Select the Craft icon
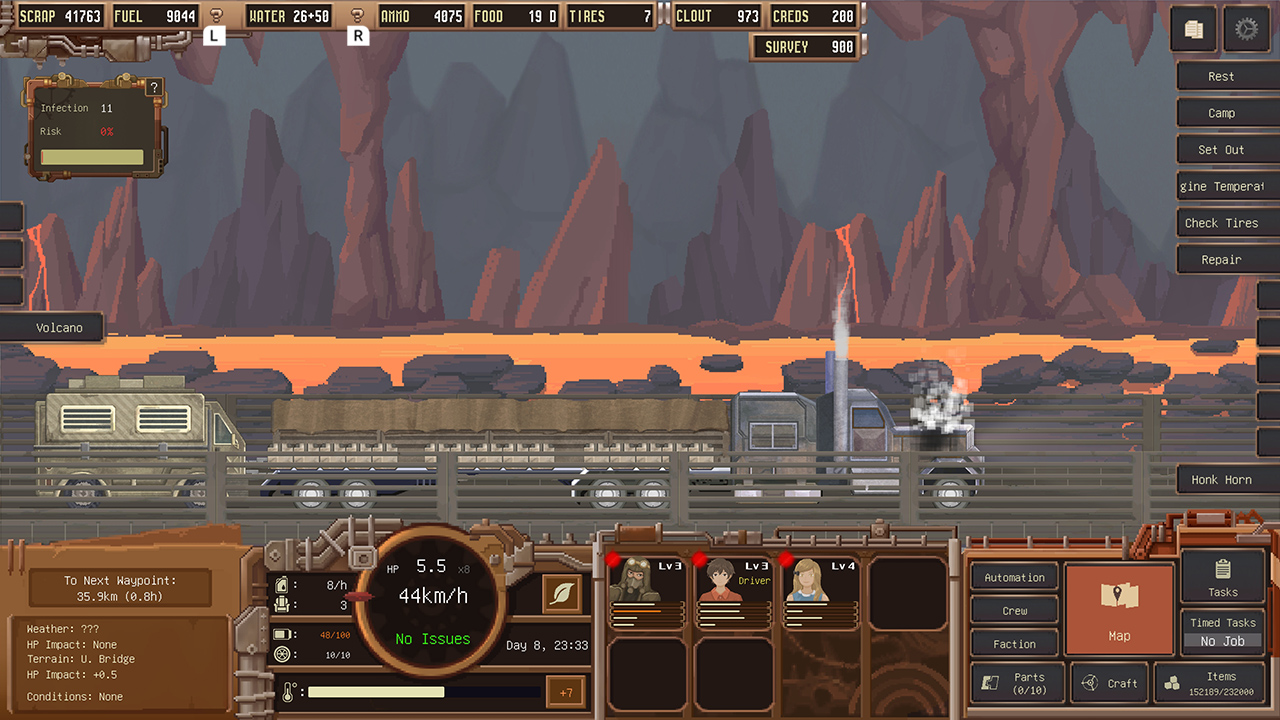Viewport: 1280px width, 720px height. tap(1110, 683)
